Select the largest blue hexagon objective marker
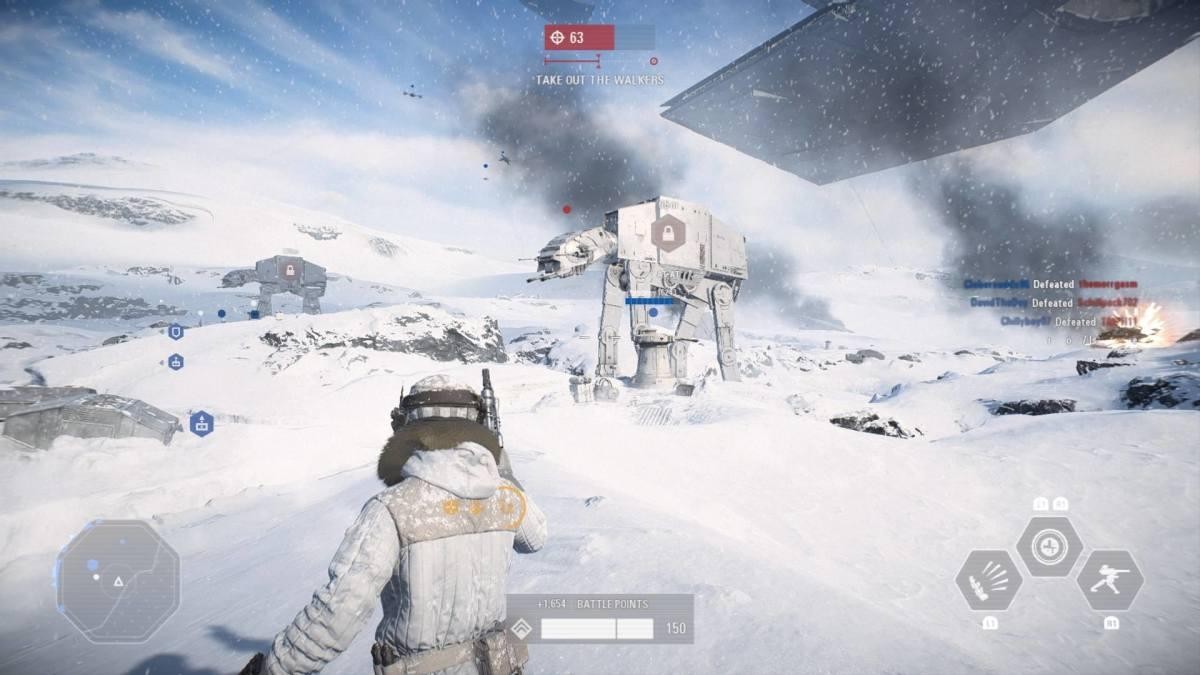The height and width of the screenshot is (675, 1200). (x=202, y=424)
